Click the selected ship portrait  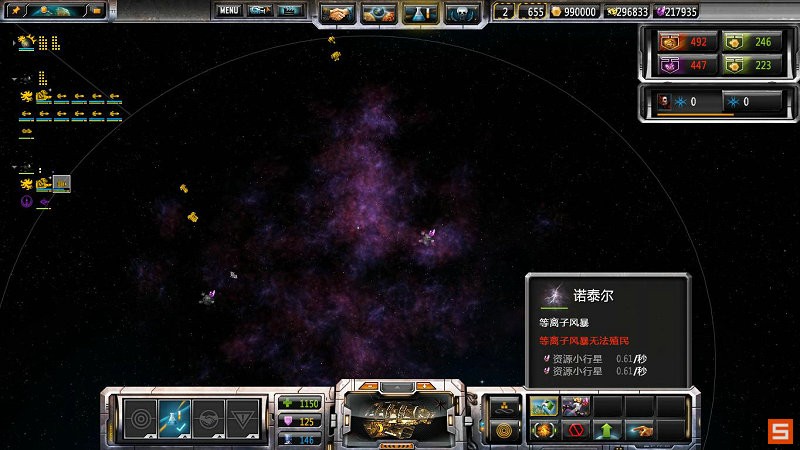399,413
